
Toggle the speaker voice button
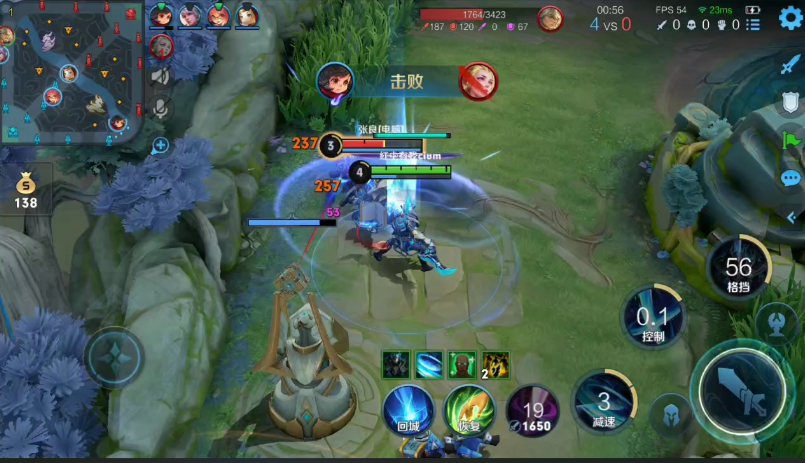click(x=161, y=76)
